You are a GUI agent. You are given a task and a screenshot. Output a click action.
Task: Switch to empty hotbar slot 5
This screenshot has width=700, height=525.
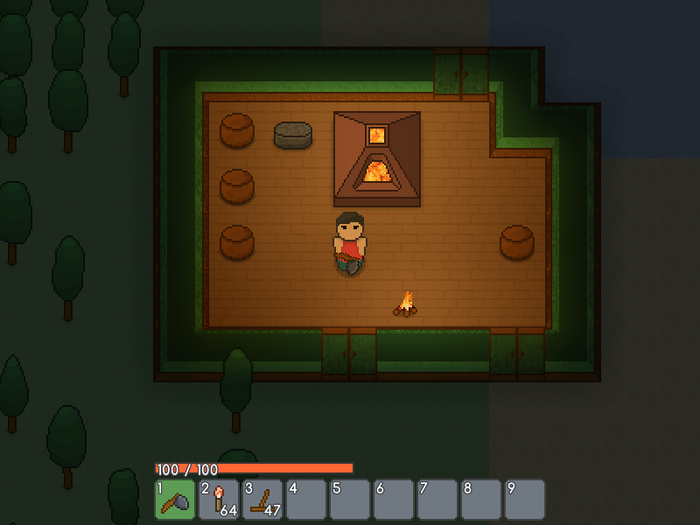point(350,499)
